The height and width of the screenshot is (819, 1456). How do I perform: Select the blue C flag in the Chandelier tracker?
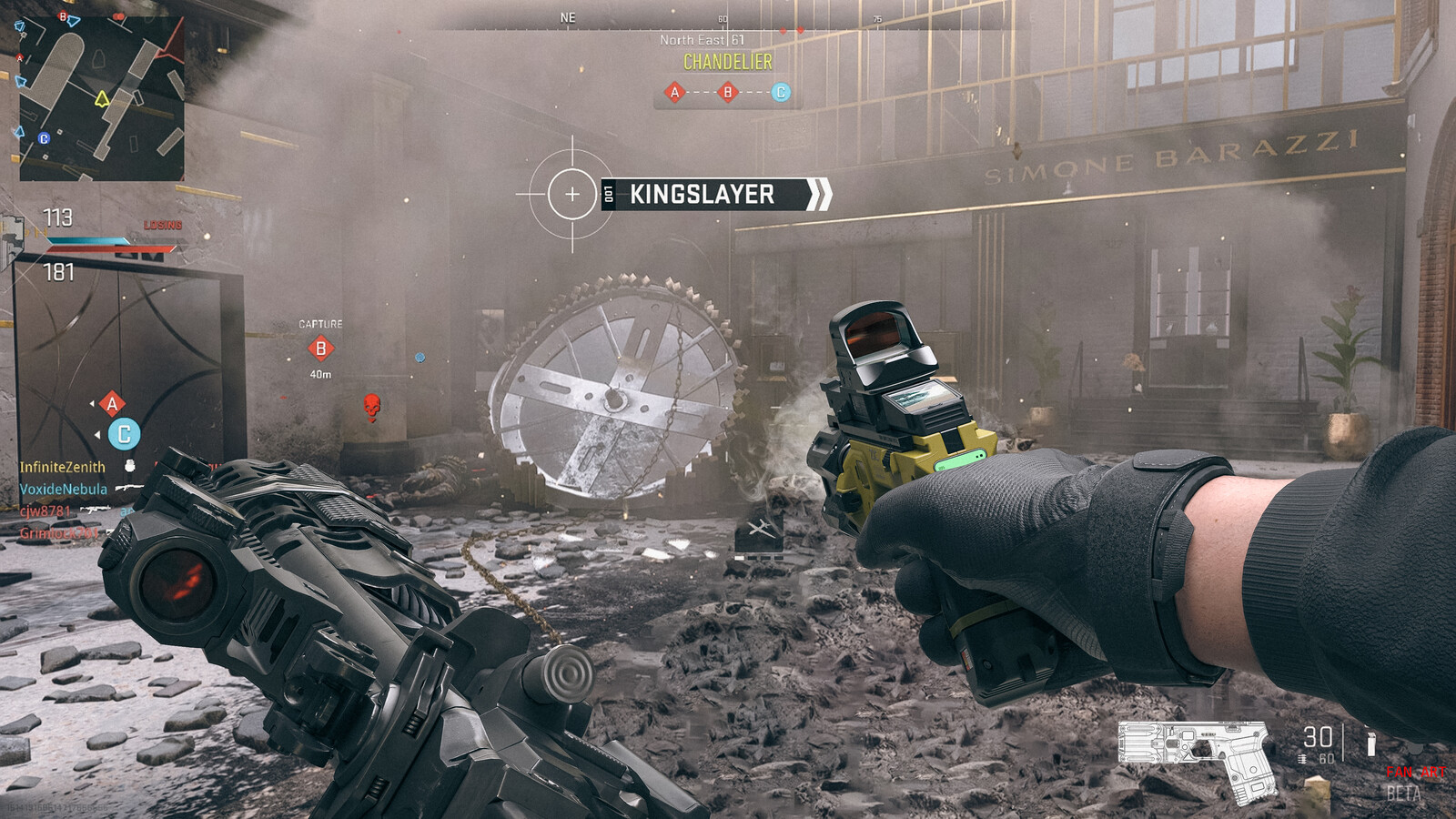(780, 92)
